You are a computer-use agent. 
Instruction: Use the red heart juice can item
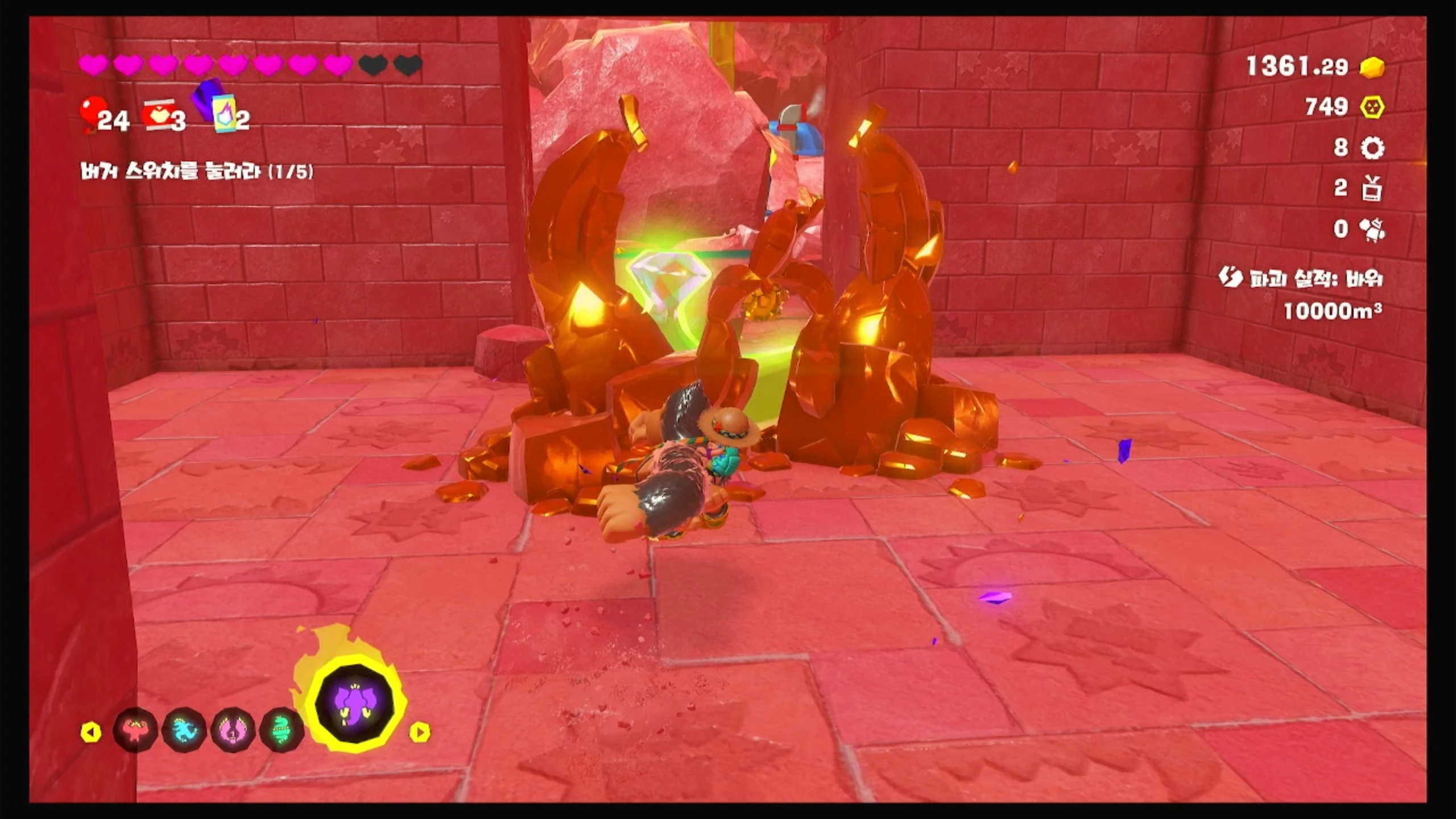point(158,116)
